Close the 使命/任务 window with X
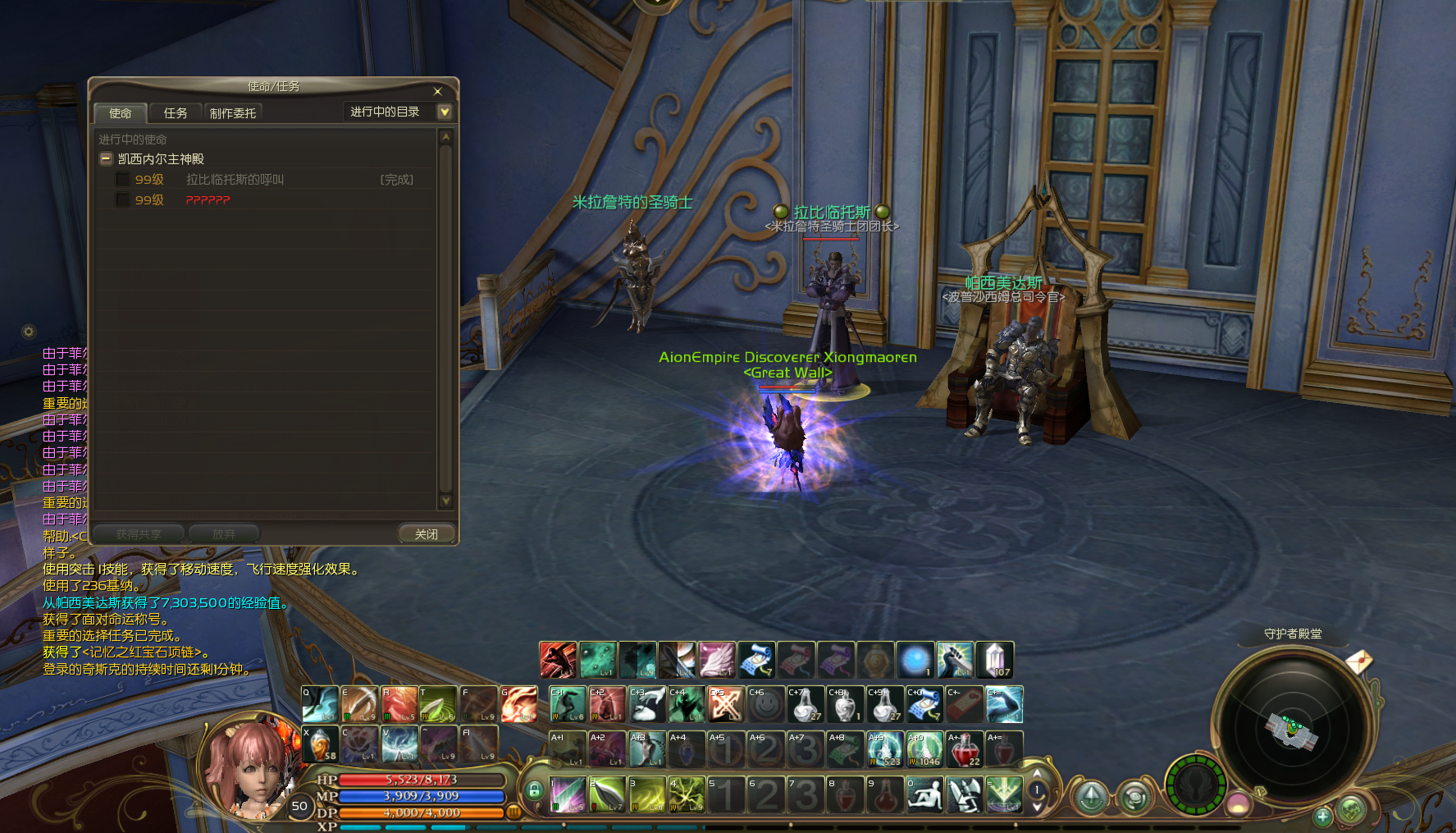The height and width of the screenshot is (833, 1456). coord(437,91)
